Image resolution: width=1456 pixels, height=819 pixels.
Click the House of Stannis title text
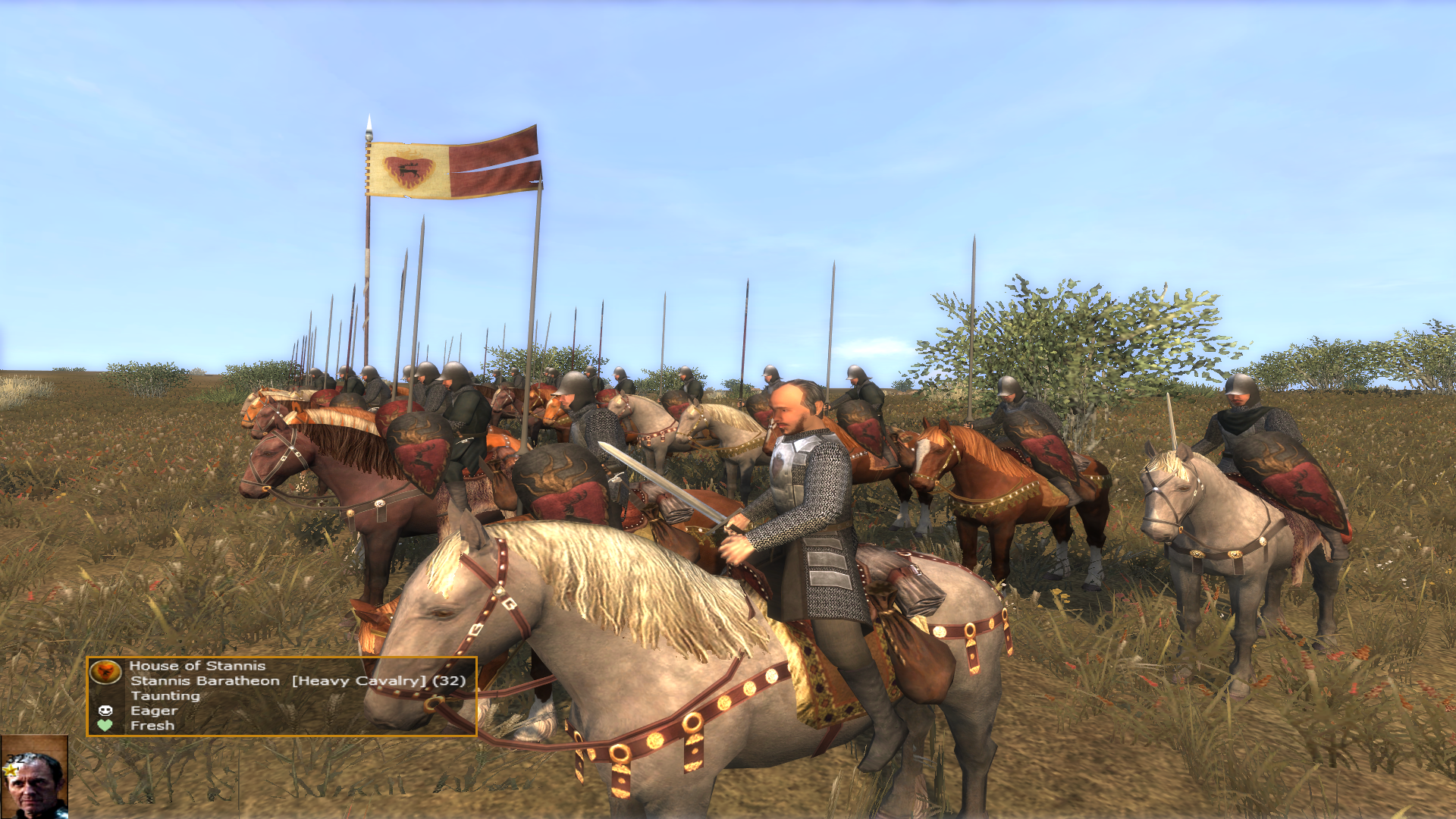point(197,666)
